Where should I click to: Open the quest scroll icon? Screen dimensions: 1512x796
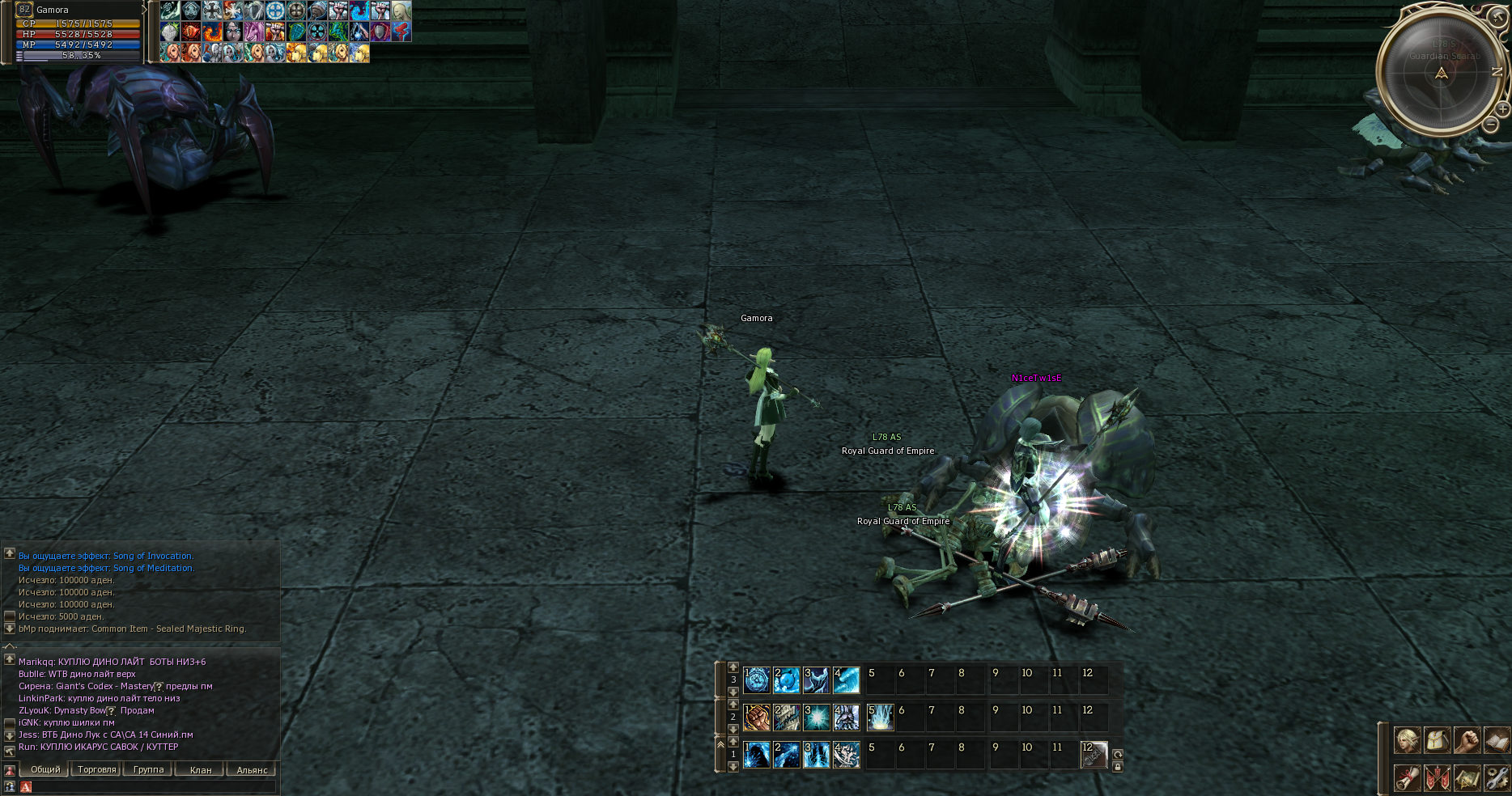tap(1407, 778)
